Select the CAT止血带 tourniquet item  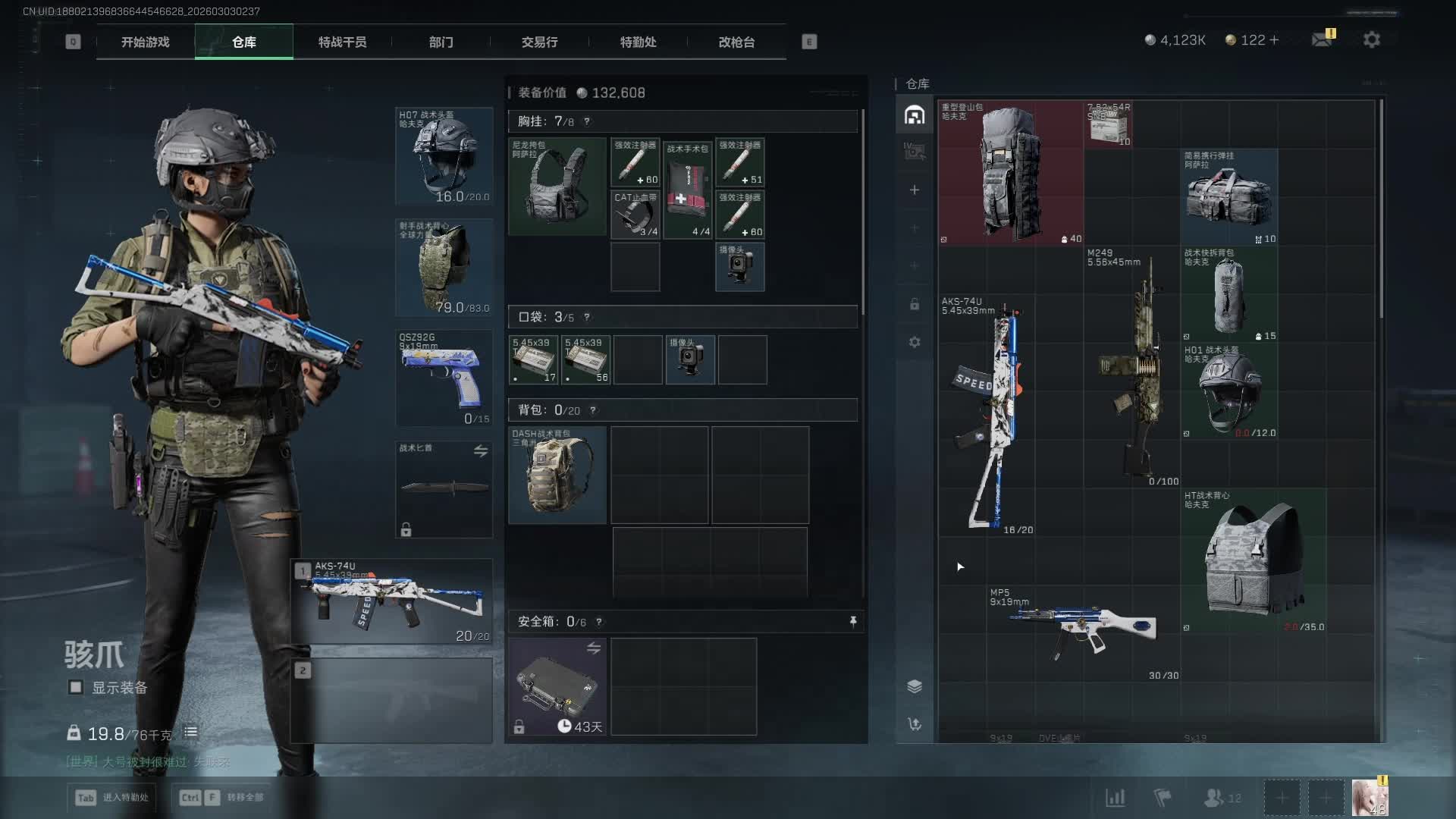click(635, 215)
